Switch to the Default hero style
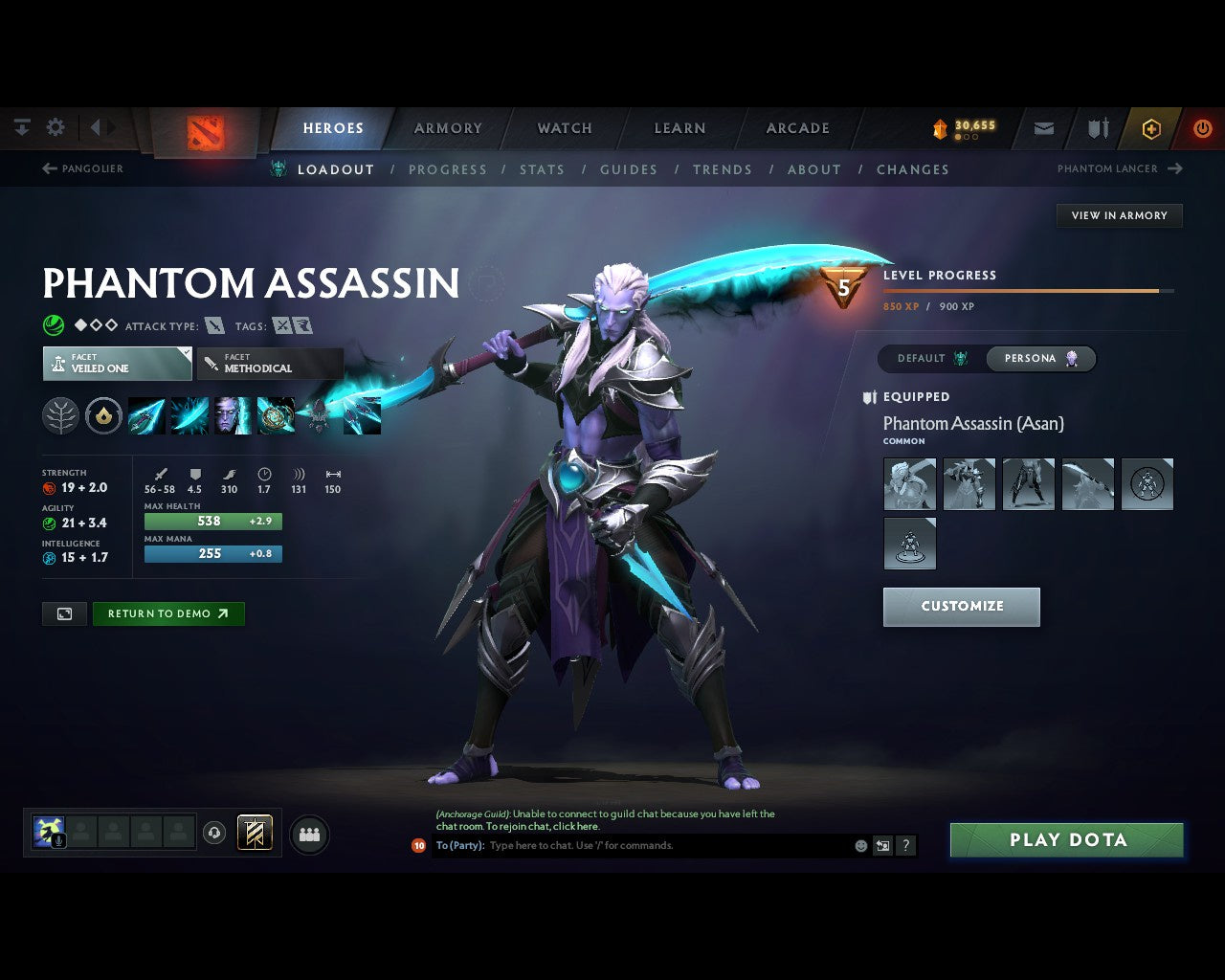The image size is (1225, 980). (x=931, y=359)
